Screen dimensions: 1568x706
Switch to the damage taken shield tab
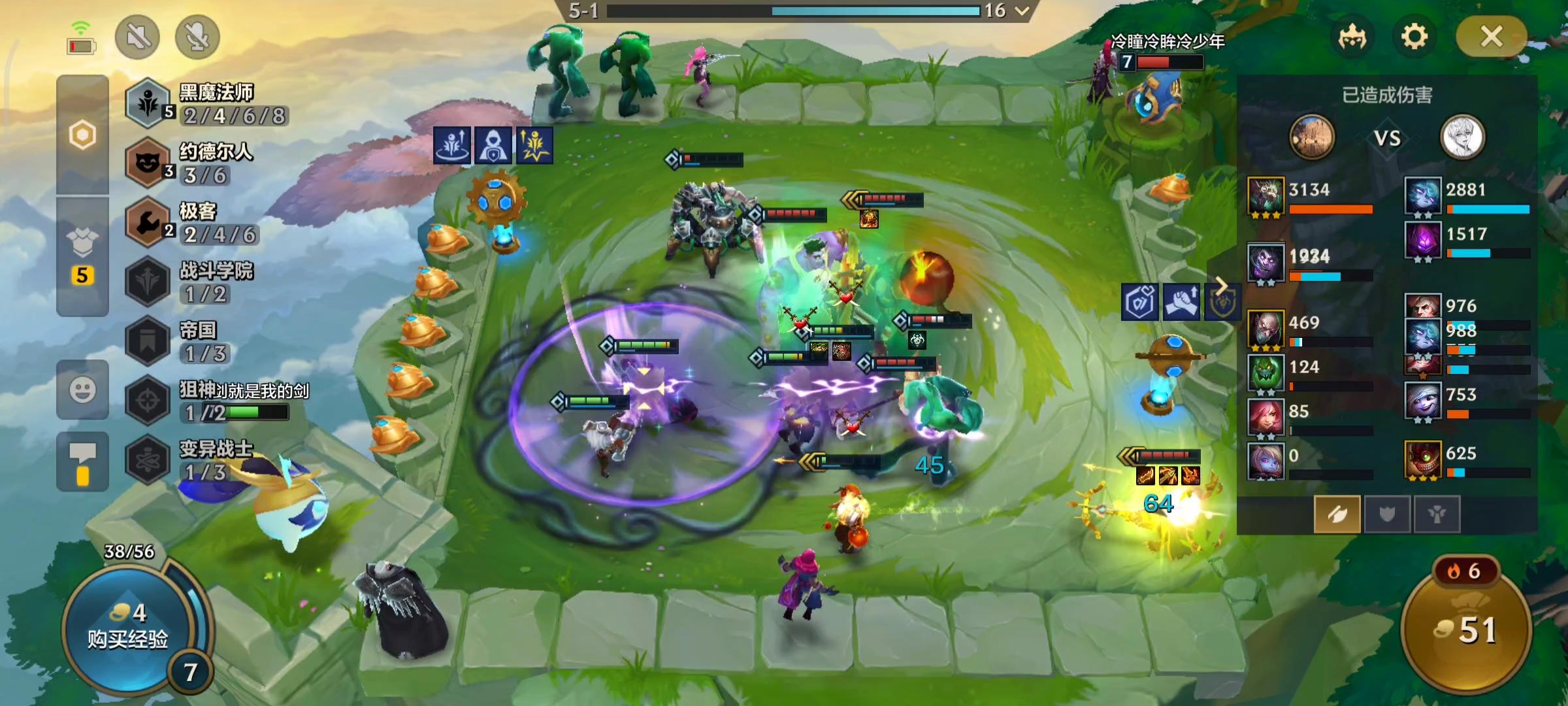coord(1387,514)
